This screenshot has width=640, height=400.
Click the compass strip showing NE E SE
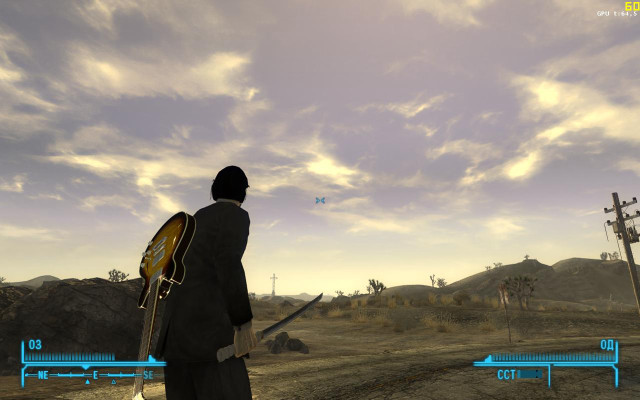coord(93,375)
